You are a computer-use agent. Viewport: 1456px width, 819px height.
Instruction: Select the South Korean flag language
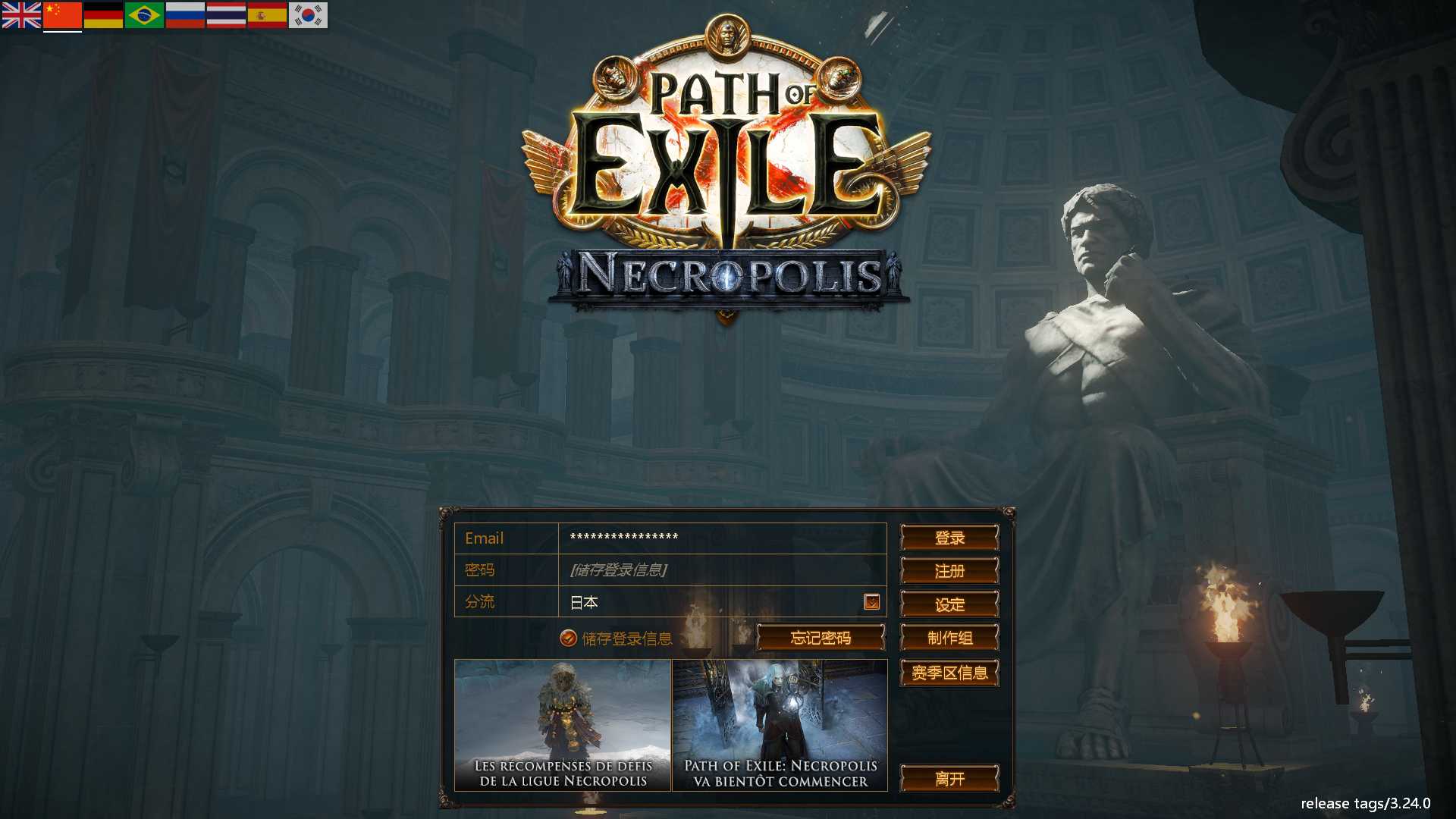308,14
